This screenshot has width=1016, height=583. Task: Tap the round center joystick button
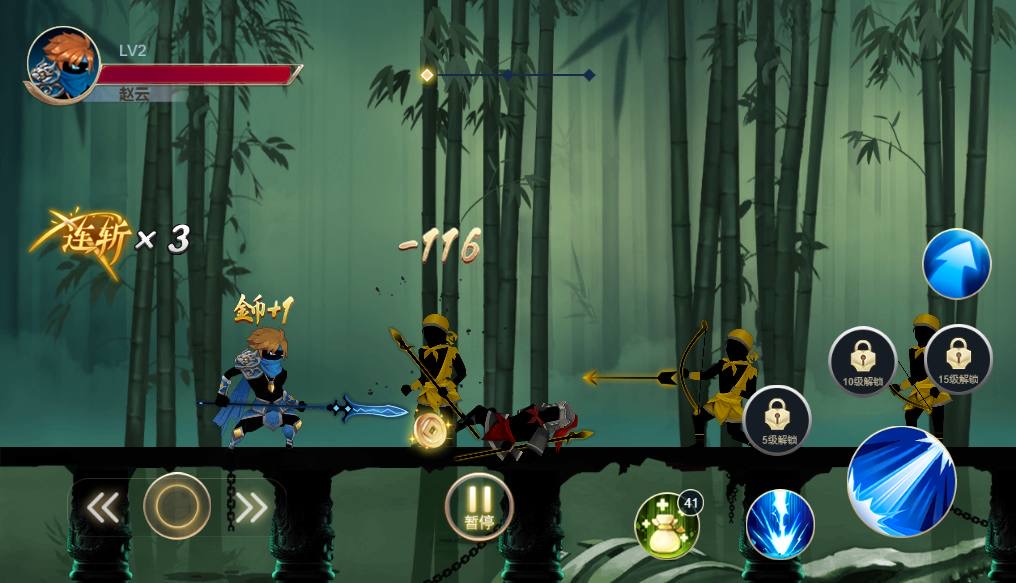tap(177, 506)
